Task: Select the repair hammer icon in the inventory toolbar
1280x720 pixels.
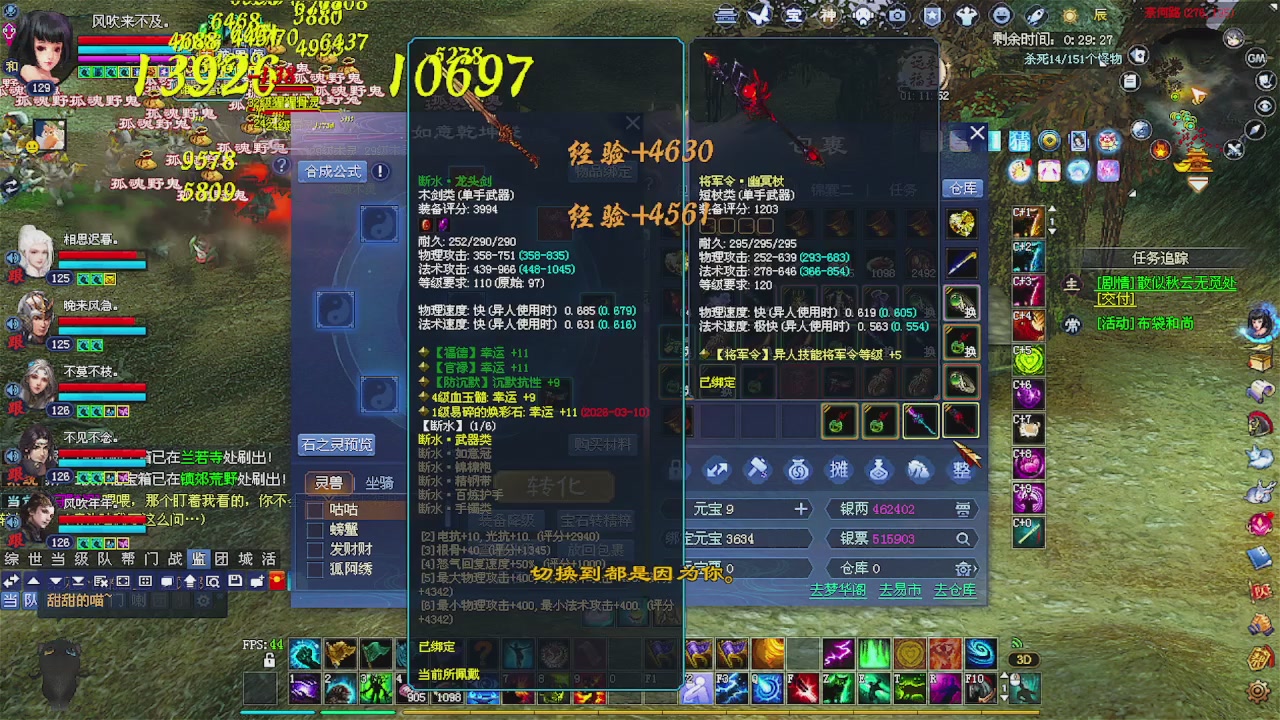Action: [758, 470]
